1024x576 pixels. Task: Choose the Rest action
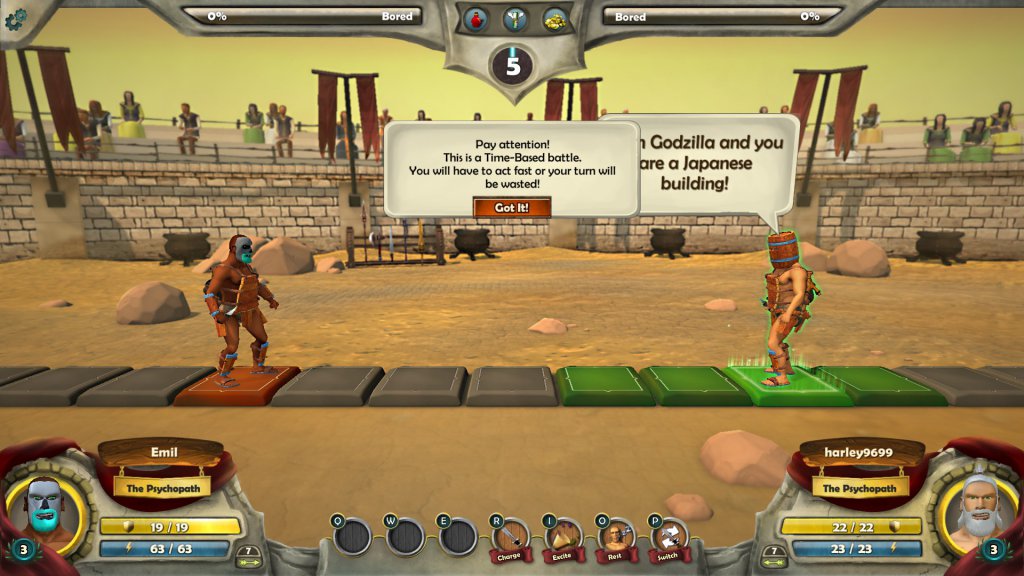pyautogui.click(x=615, y=539)
